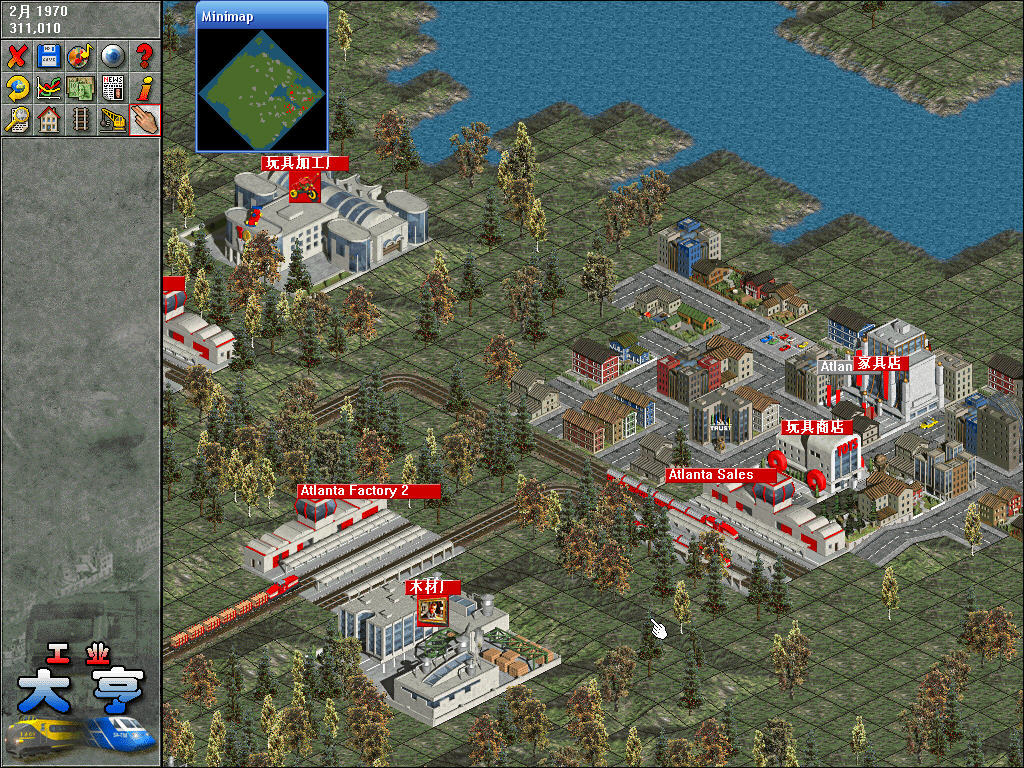
Task: Select the pointing hand cursor tool
Action: click(144, 119)
